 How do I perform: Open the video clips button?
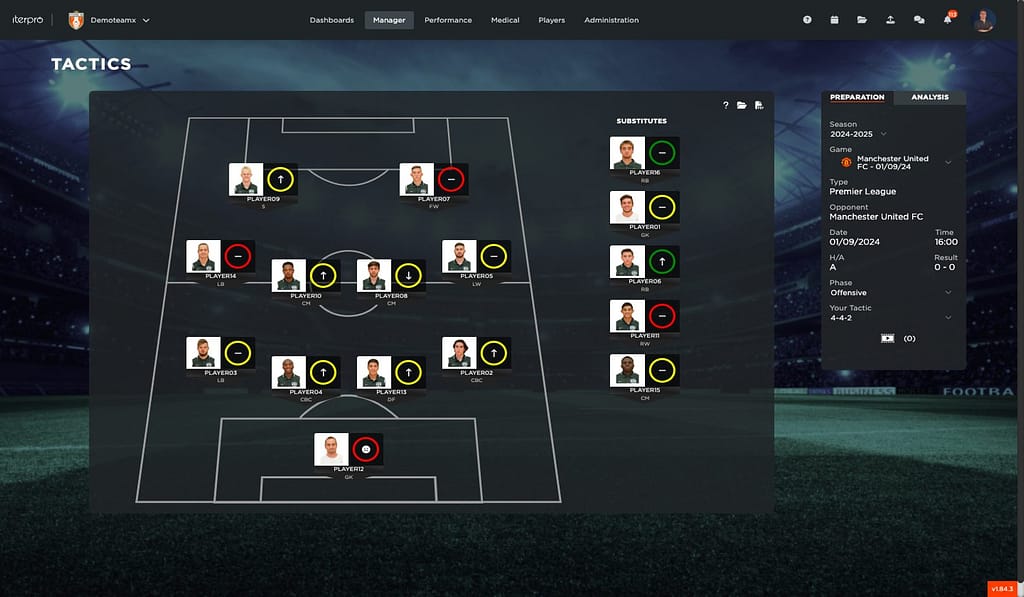coord(887,338)
